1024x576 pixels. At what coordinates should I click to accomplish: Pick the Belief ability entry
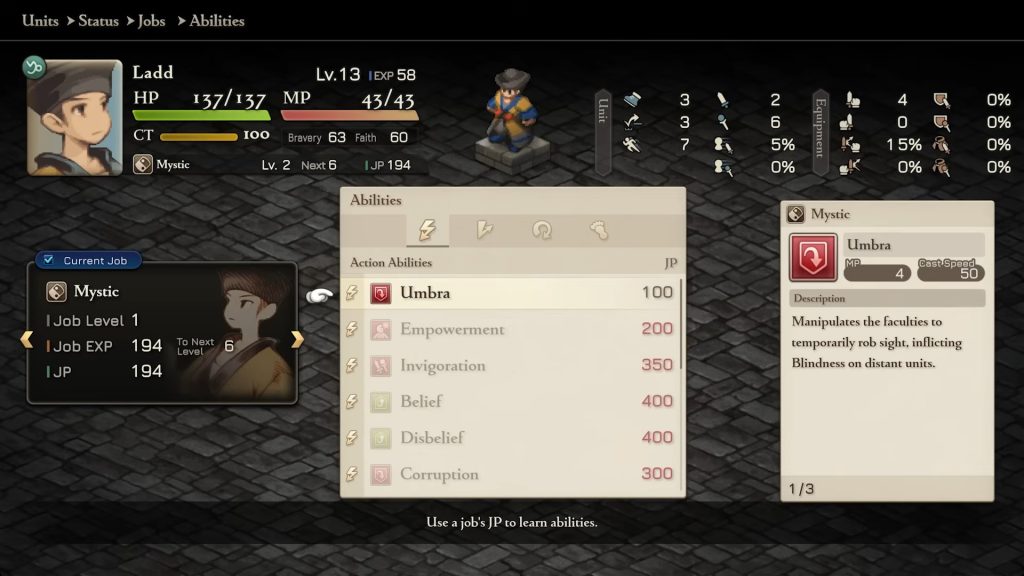tap(512, 401)
